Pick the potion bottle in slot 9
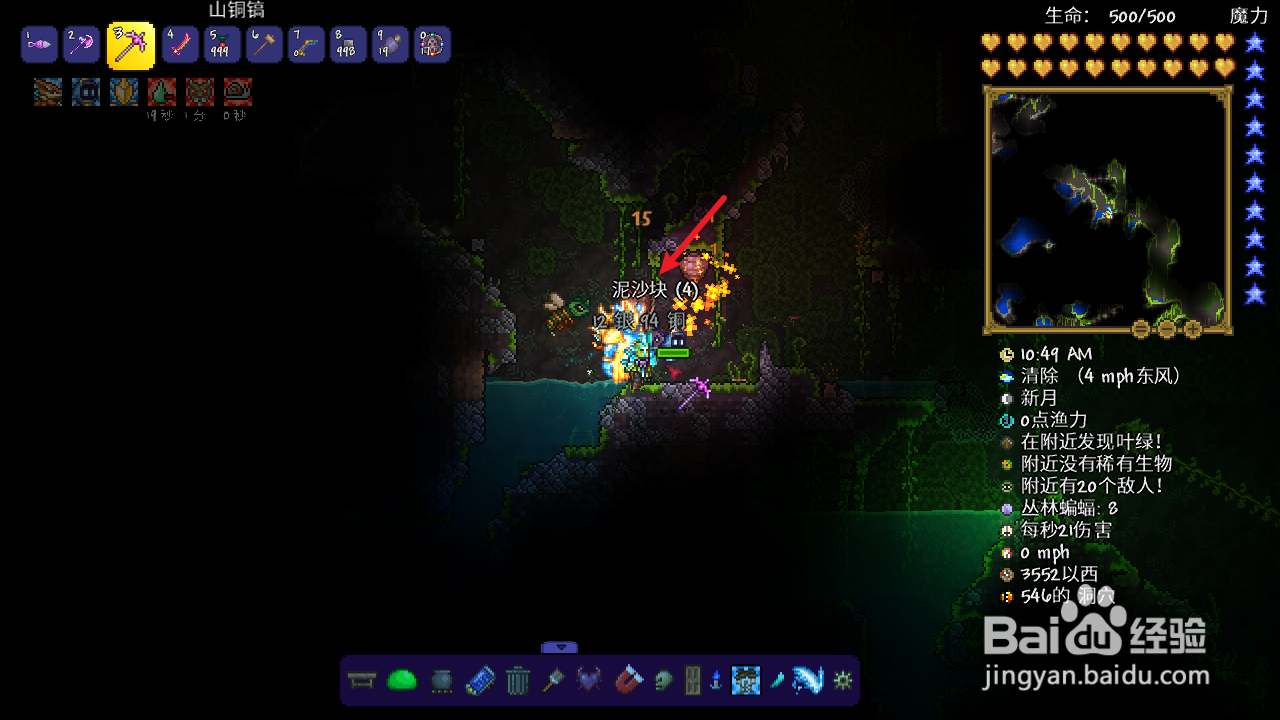The image size is (1280, 720). point(390,44)
